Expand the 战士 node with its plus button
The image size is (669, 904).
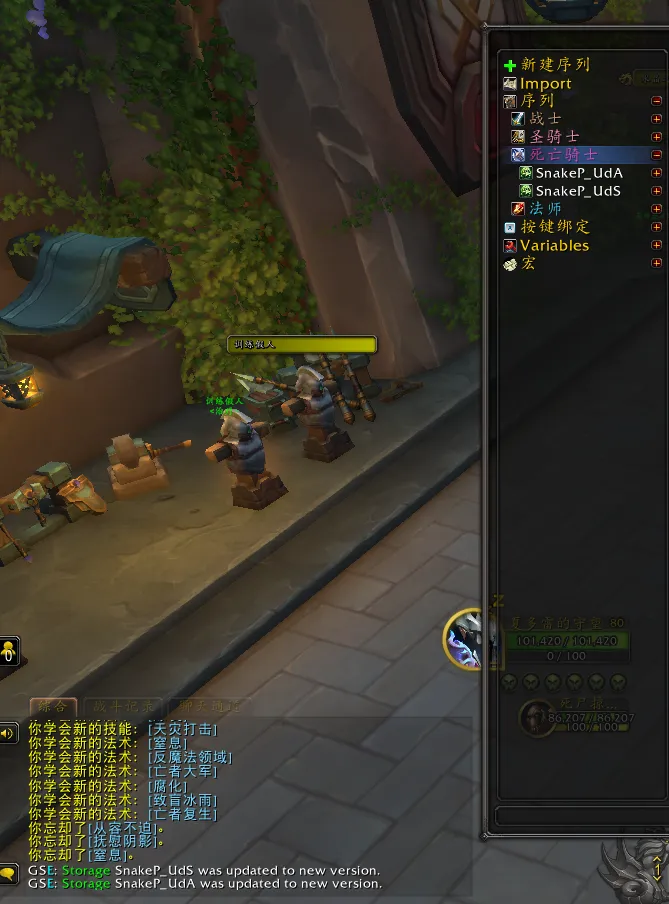coord(656,119)
